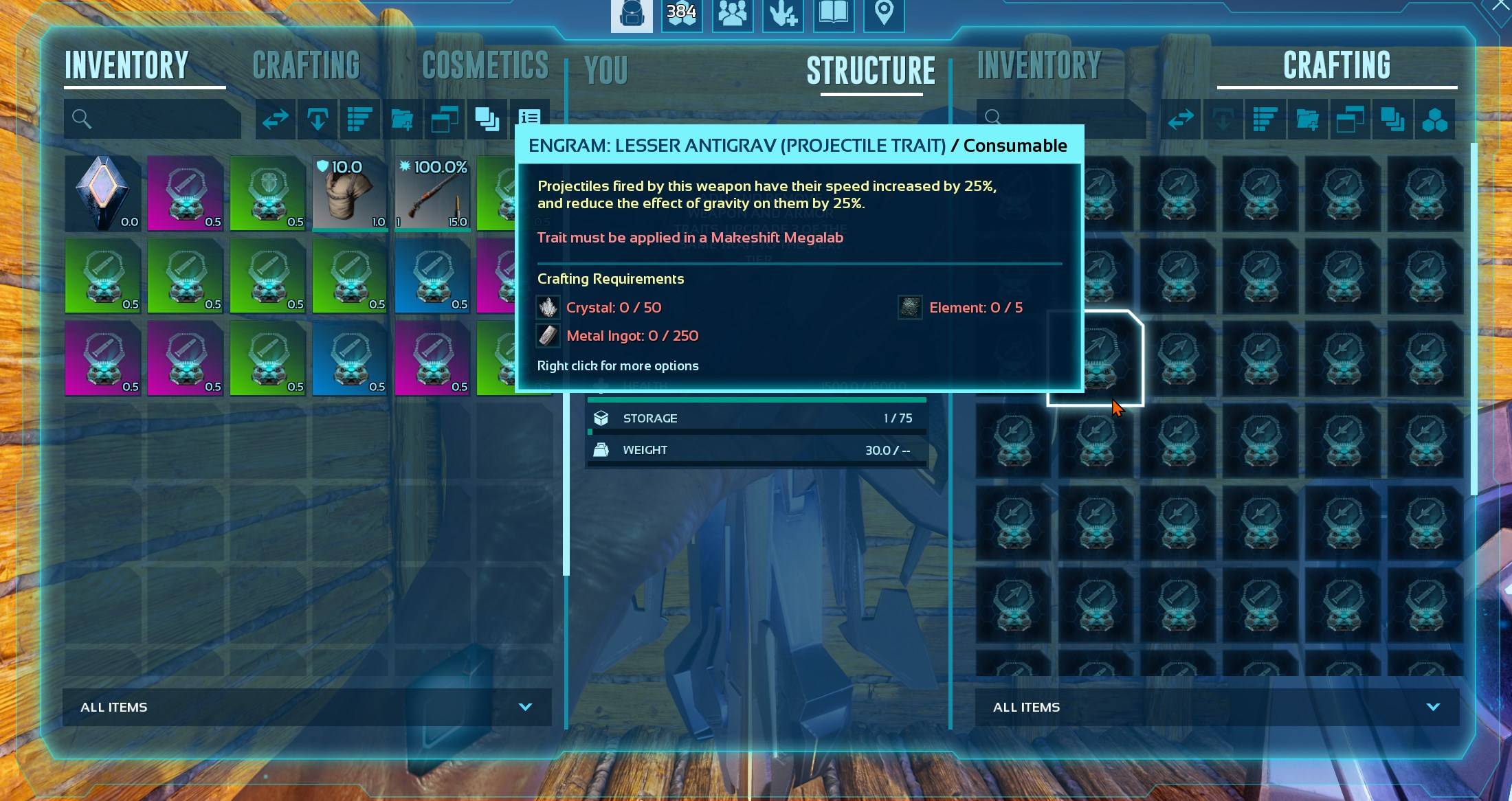Close the inventory with the X button
Screen dimensions: 1512x801
[1501, 7]
